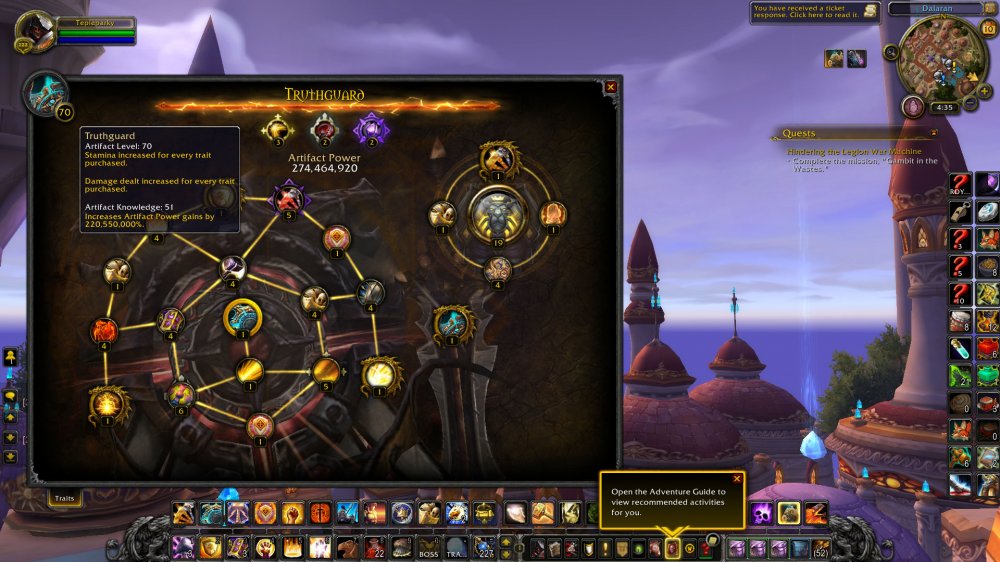This screenshot has width=1000, height=562.
Task: Click the Tepleparky player portrait
Action: click(36, 32)
